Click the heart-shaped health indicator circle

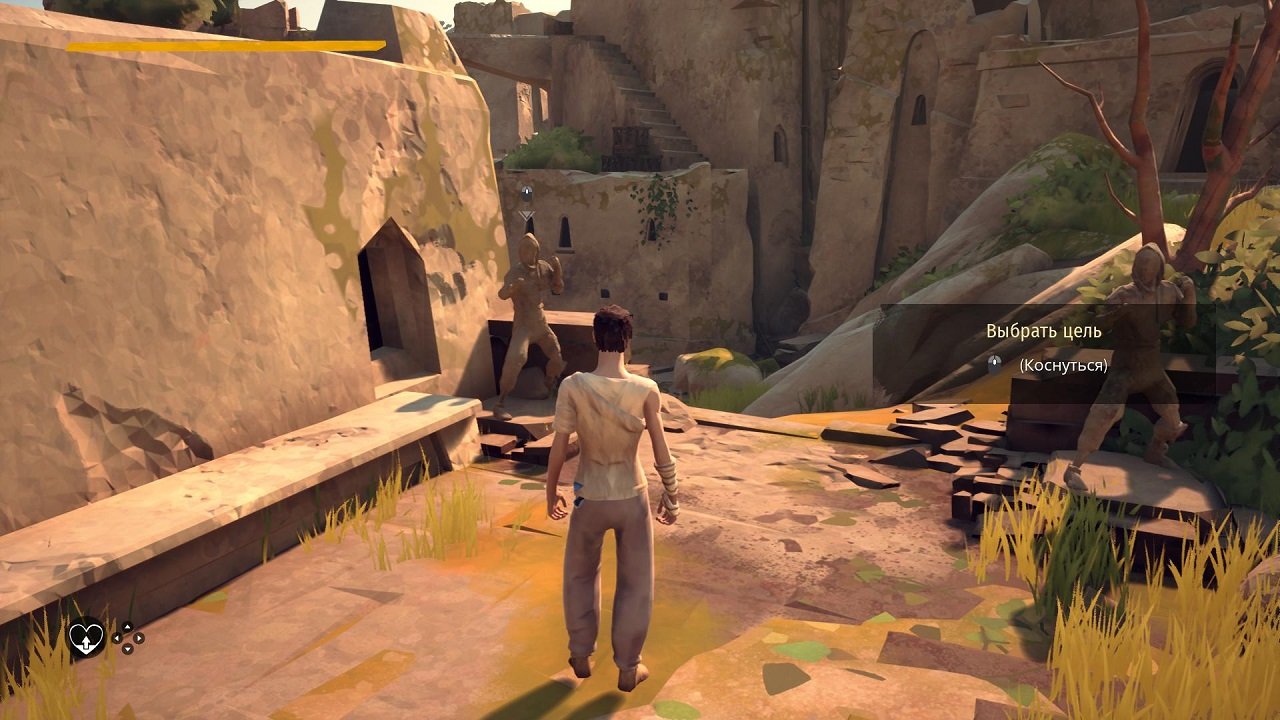point(87,637)
